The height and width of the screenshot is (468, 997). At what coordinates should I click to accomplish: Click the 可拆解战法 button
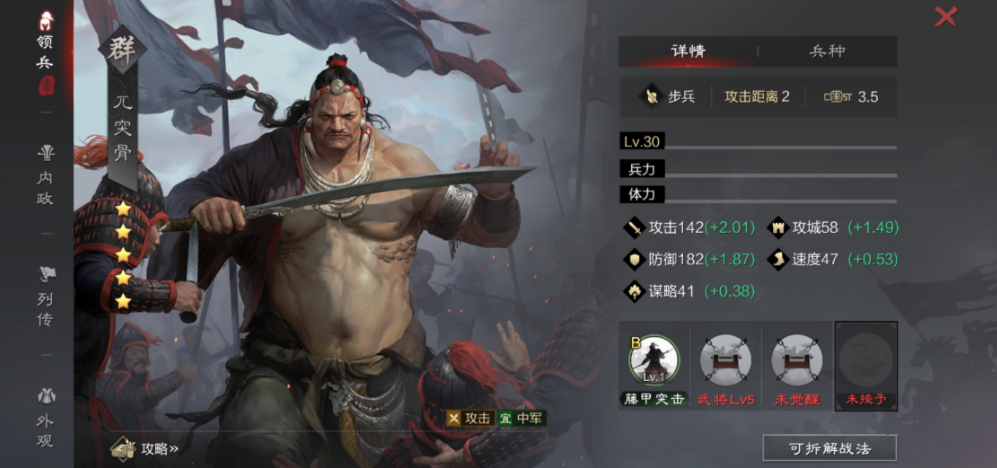pos(829,447)
